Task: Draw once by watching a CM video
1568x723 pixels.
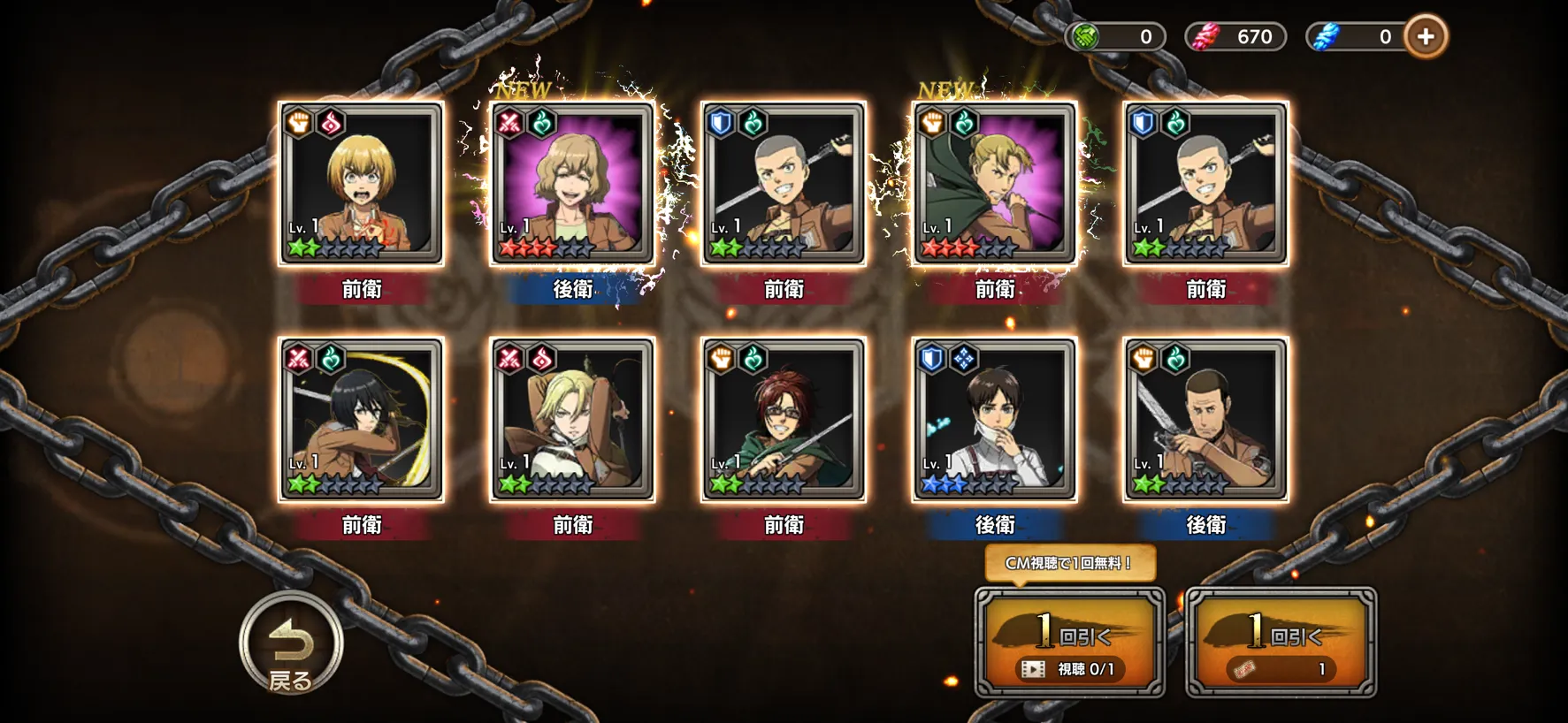Action: point(1069,643)
